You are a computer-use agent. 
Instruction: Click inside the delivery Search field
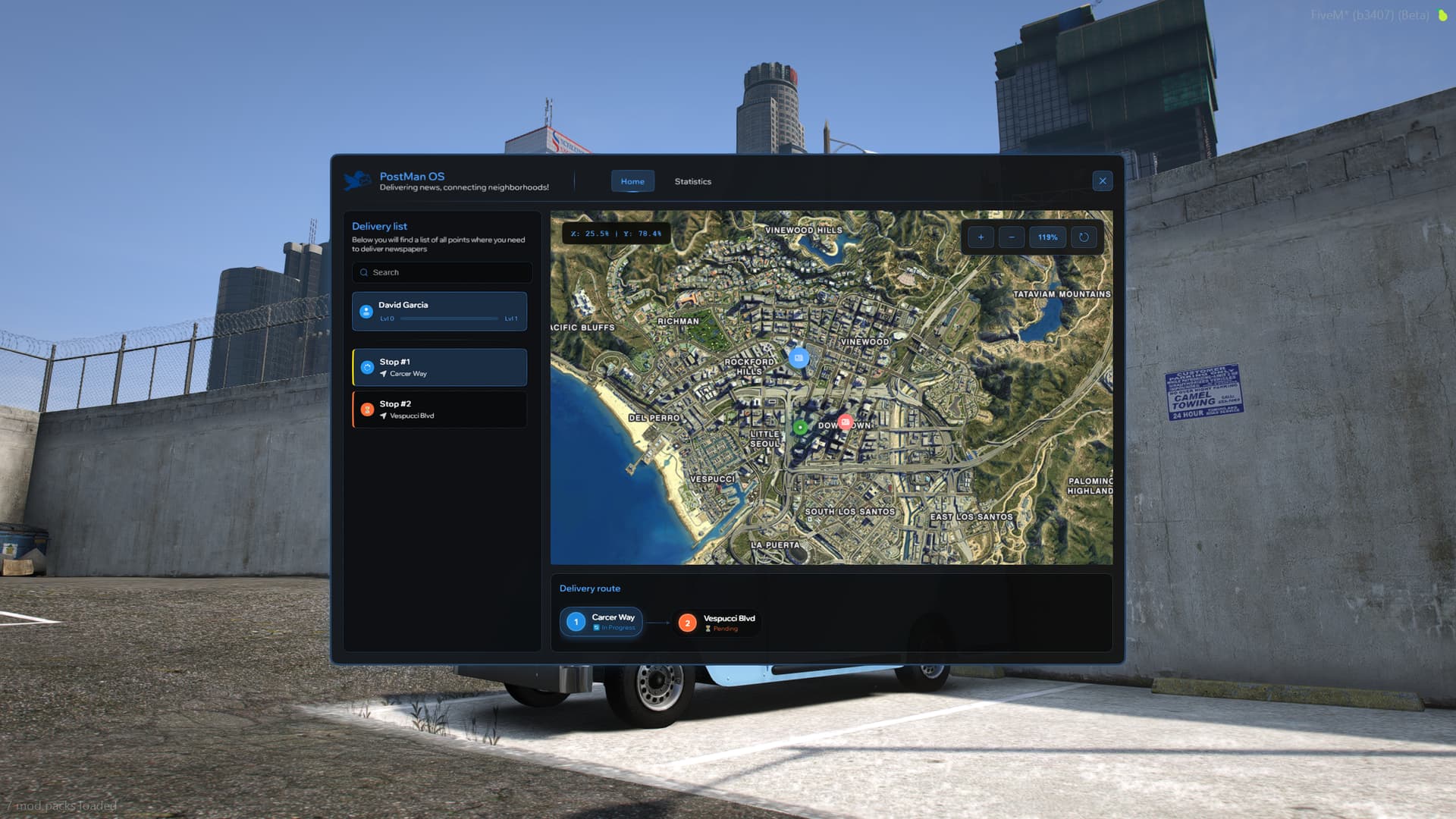[x=441, y=272]
